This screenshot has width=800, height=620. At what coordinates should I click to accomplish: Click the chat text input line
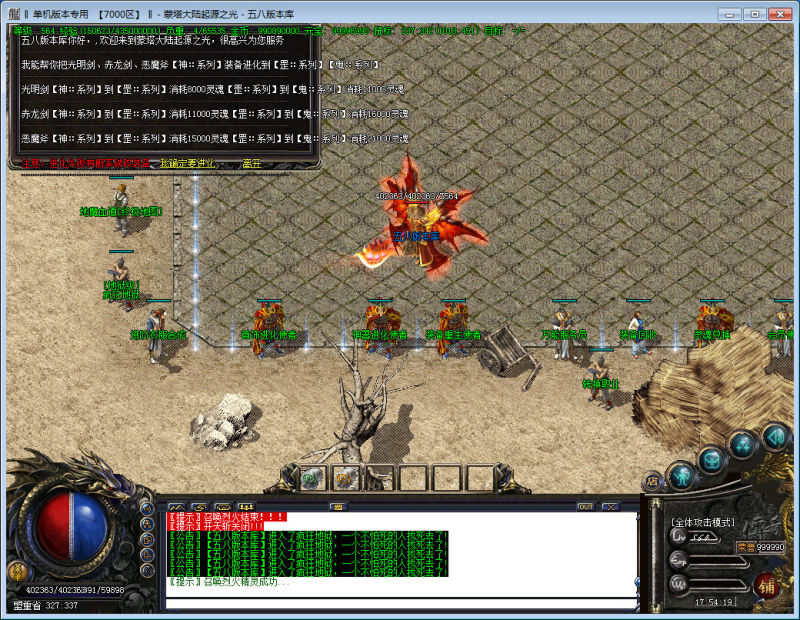point(400,603)
